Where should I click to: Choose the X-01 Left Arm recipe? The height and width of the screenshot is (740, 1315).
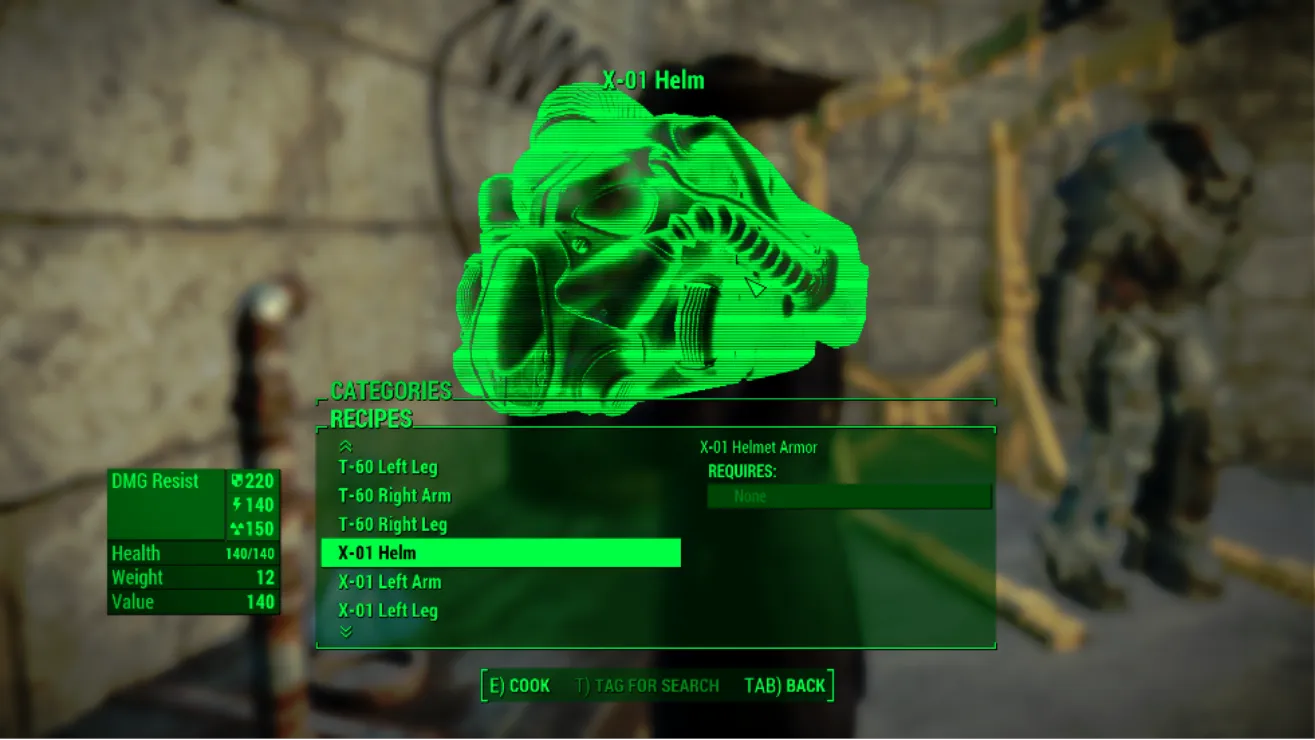[x=389, y=582]
